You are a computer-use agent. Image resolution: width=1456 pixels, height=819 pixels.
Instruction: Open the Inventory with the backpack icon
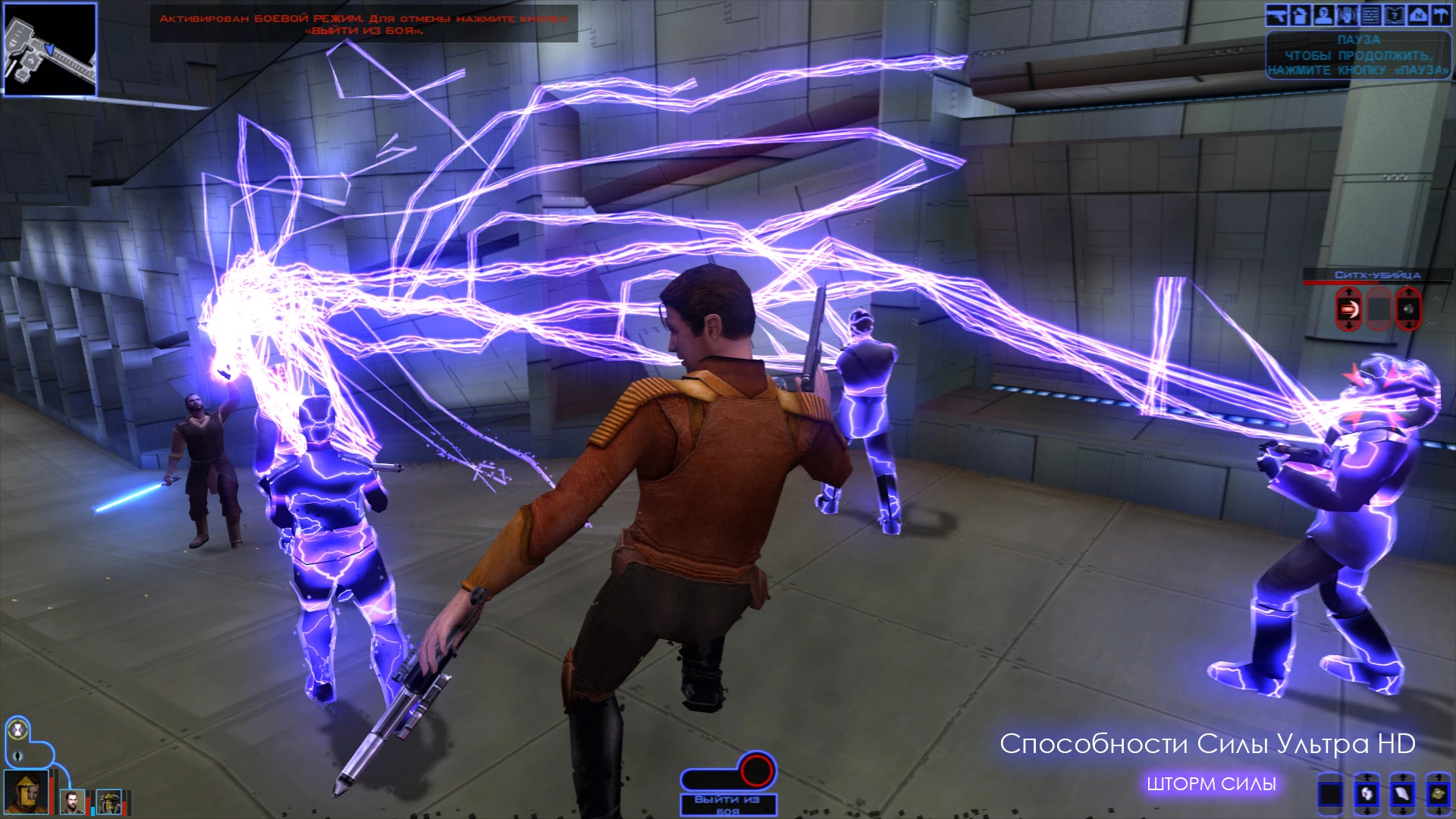click(x=1299, y=14)
